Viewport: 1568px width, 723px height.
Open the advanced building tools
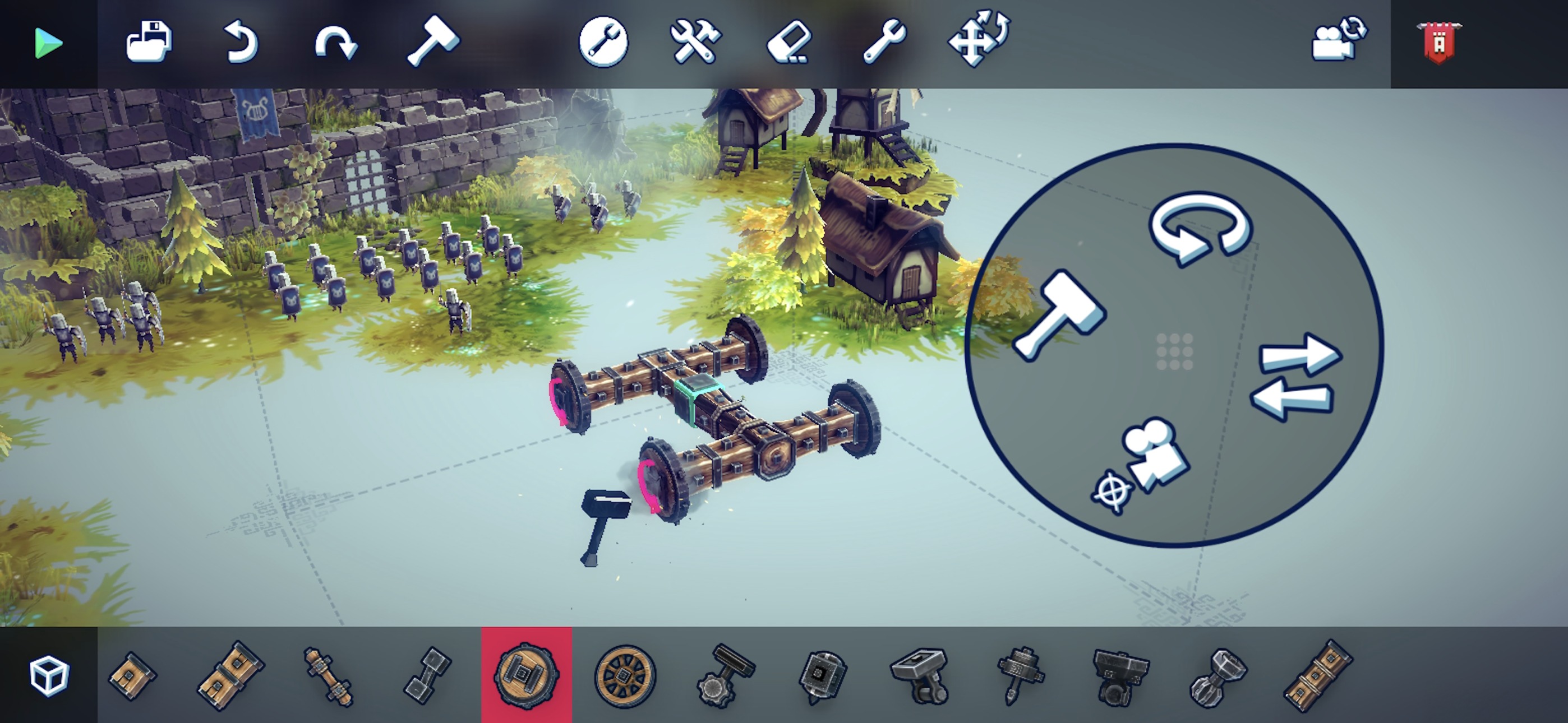coord(696,43)
